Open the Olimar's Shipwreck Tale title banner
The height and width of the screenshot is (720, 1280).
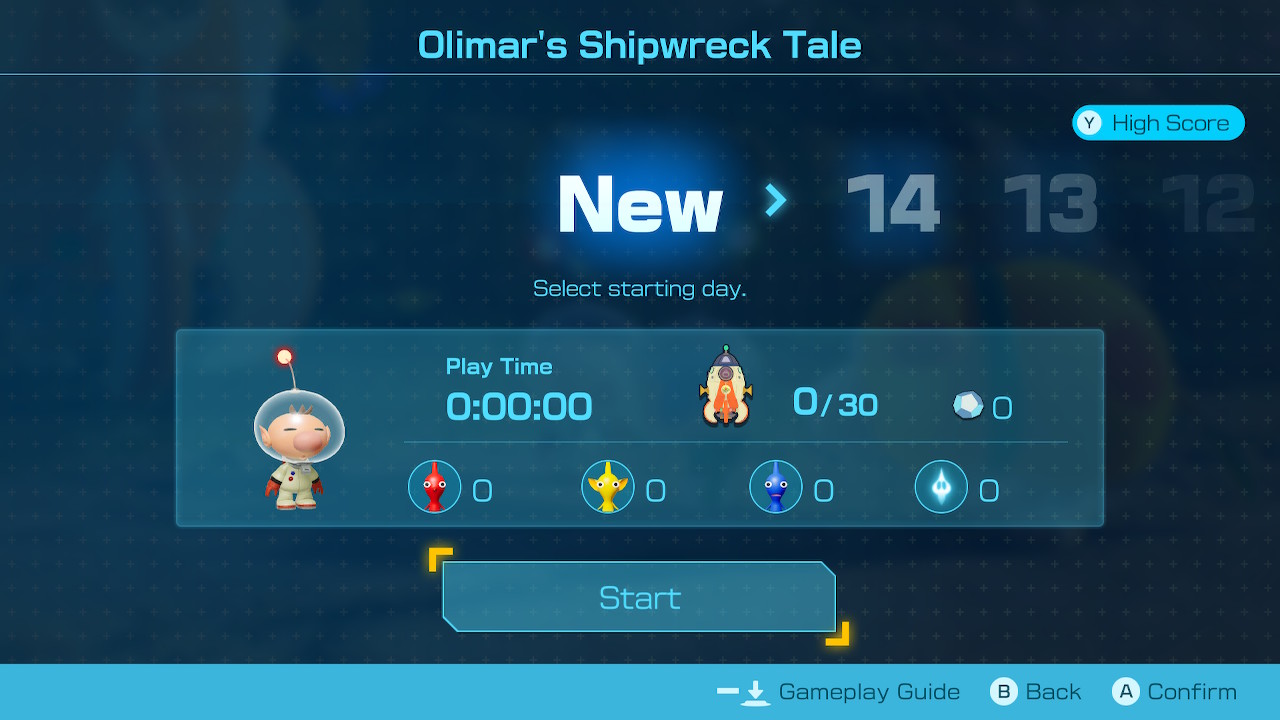click(x=639, y=44)
